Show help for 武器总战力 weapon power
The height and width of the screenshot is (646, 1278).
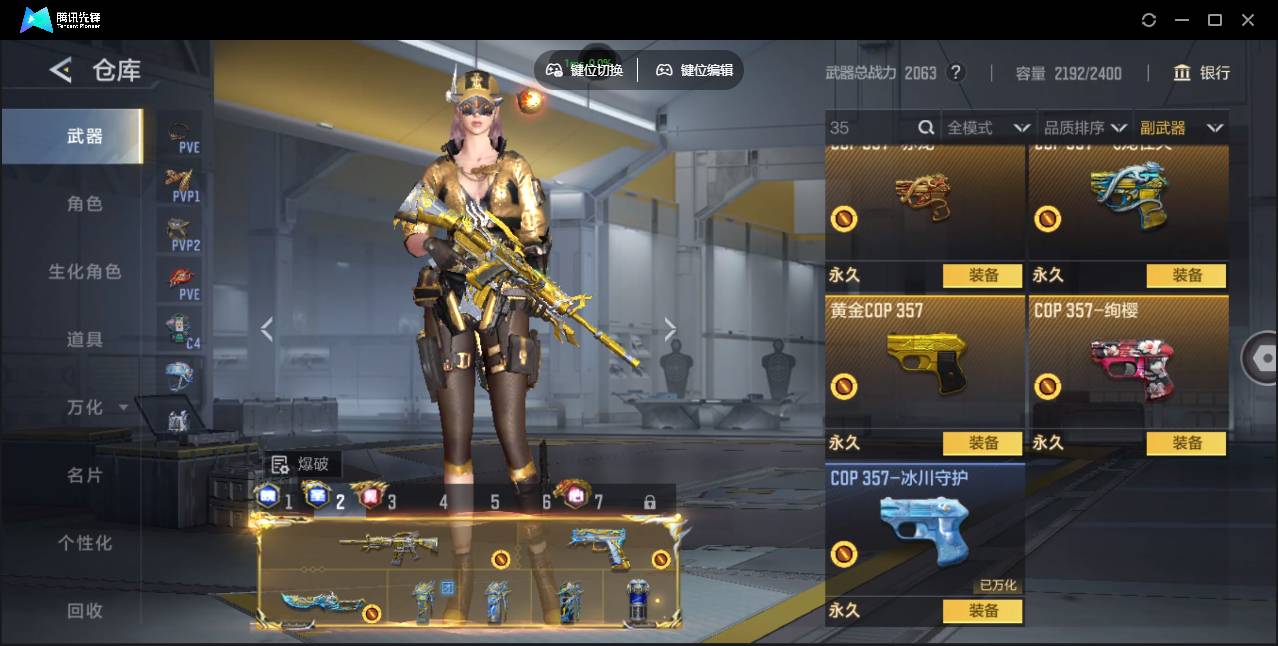(956, 73)
